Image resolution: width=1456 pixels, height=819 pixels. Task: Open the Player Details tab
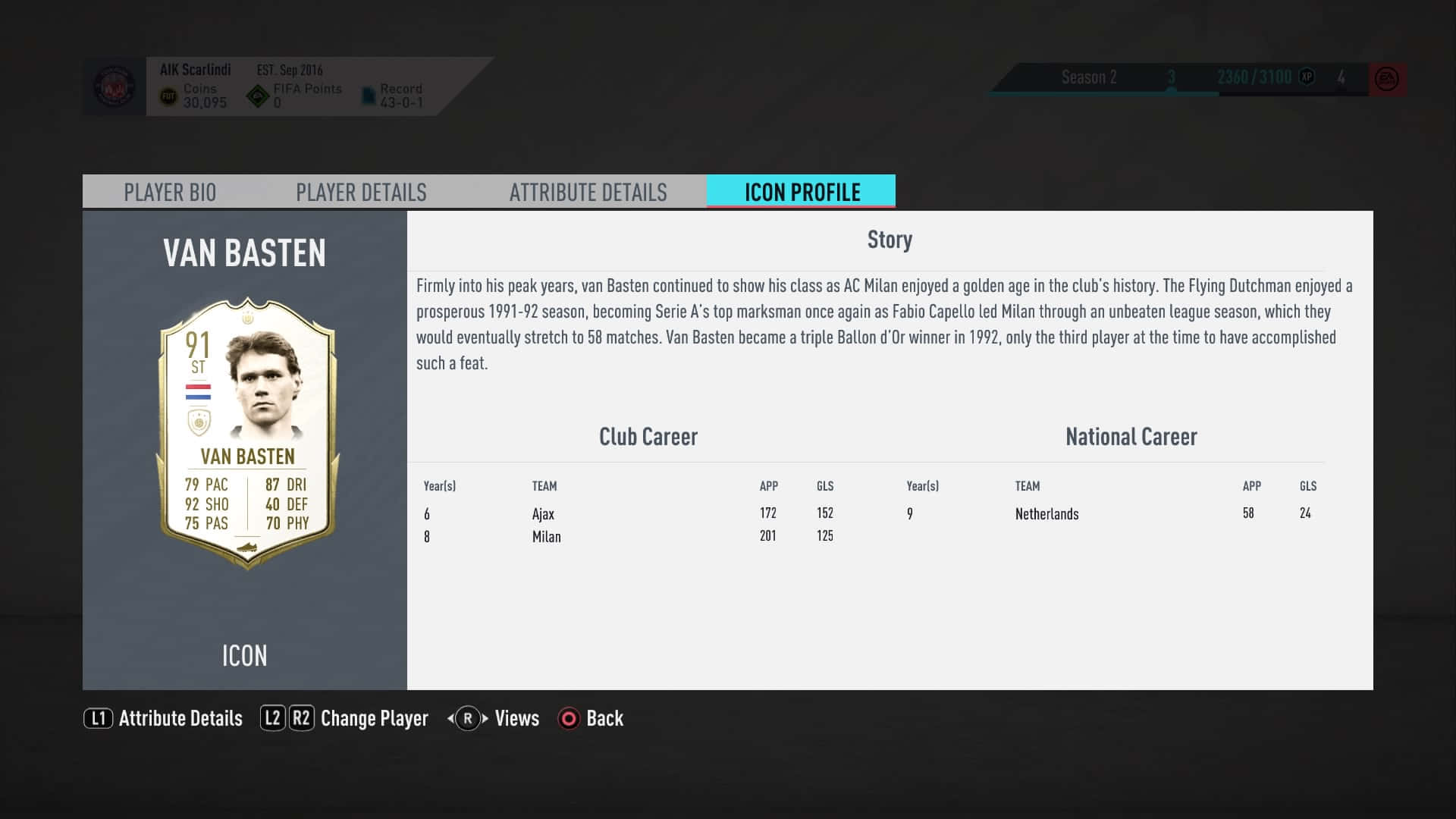click(361, 193)
